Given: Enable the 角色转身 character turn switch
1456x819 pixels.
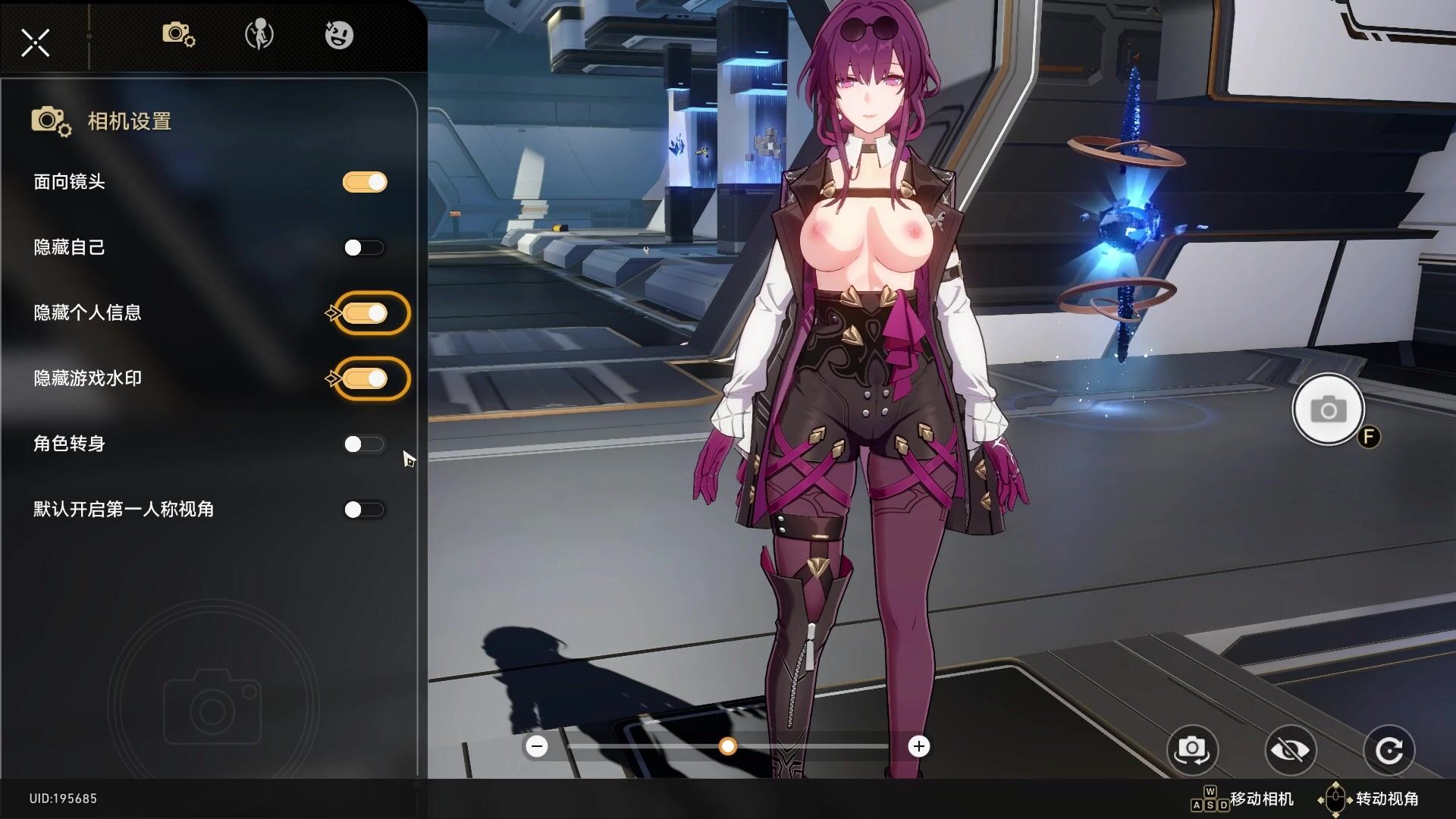Looking at the screenshot, I should (x=364, y=444).
